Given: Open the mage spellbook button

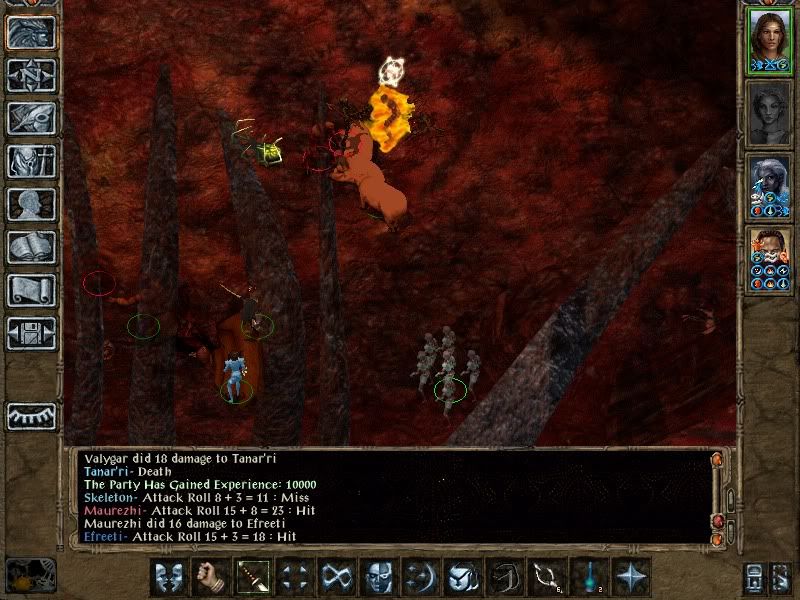Looking at the screenshot, I should tap(32, 247).
